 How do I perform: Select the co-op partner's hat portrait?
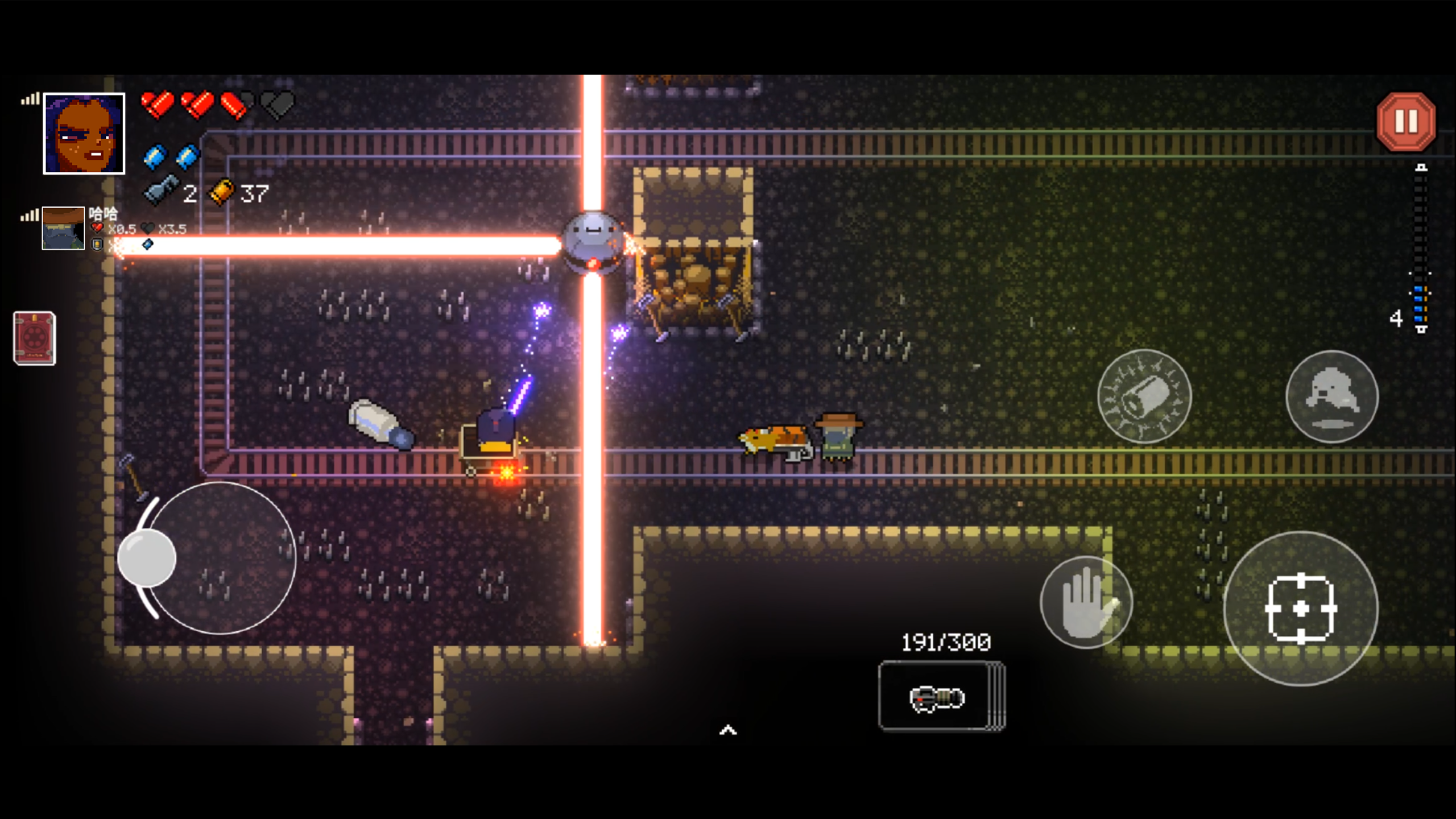click(63, 228)
